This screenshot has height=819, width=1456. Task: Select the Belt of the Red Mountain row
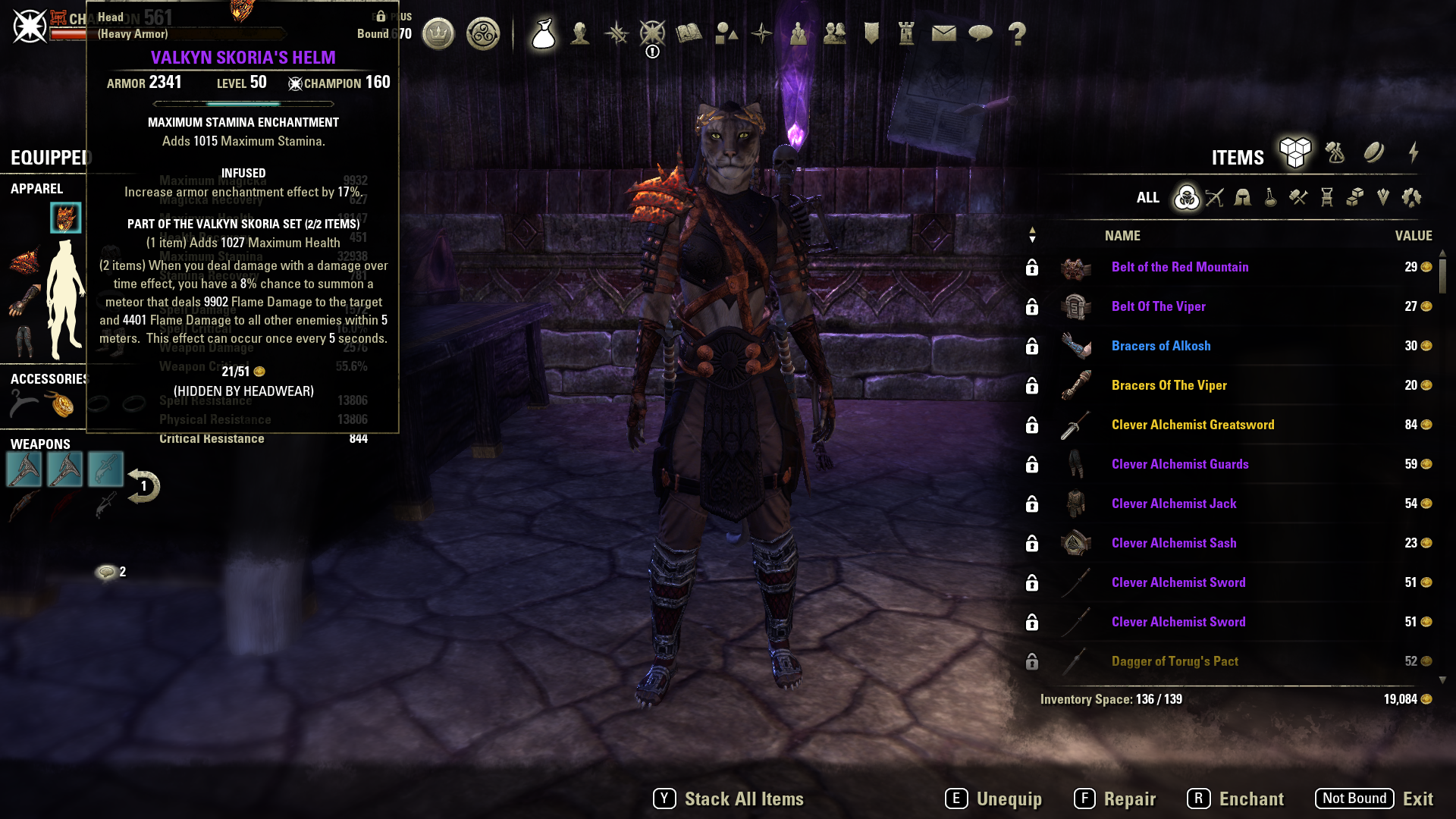(1179, 267)
